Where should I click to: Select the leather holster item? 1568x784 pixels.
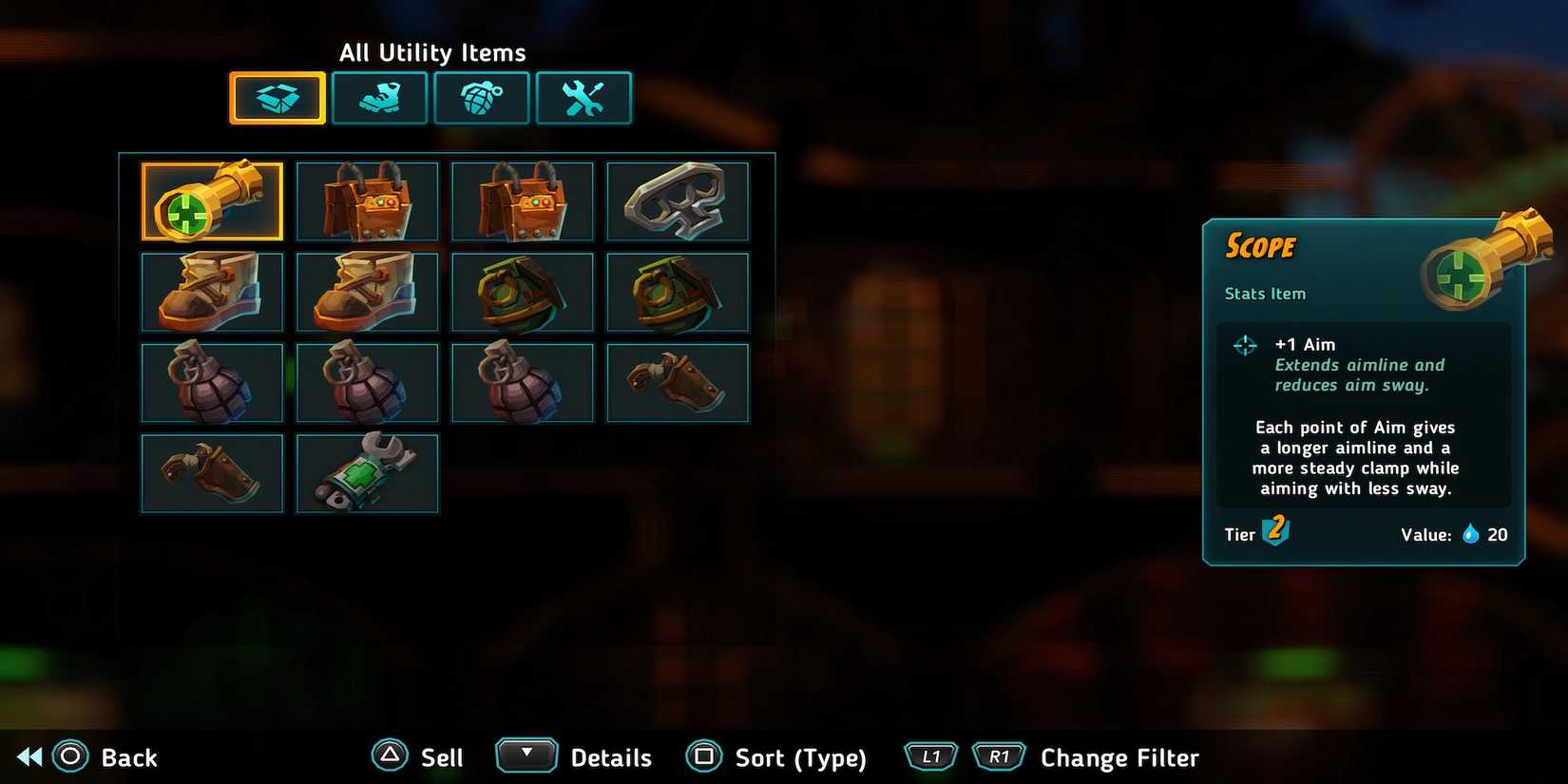tap(678, 382)
